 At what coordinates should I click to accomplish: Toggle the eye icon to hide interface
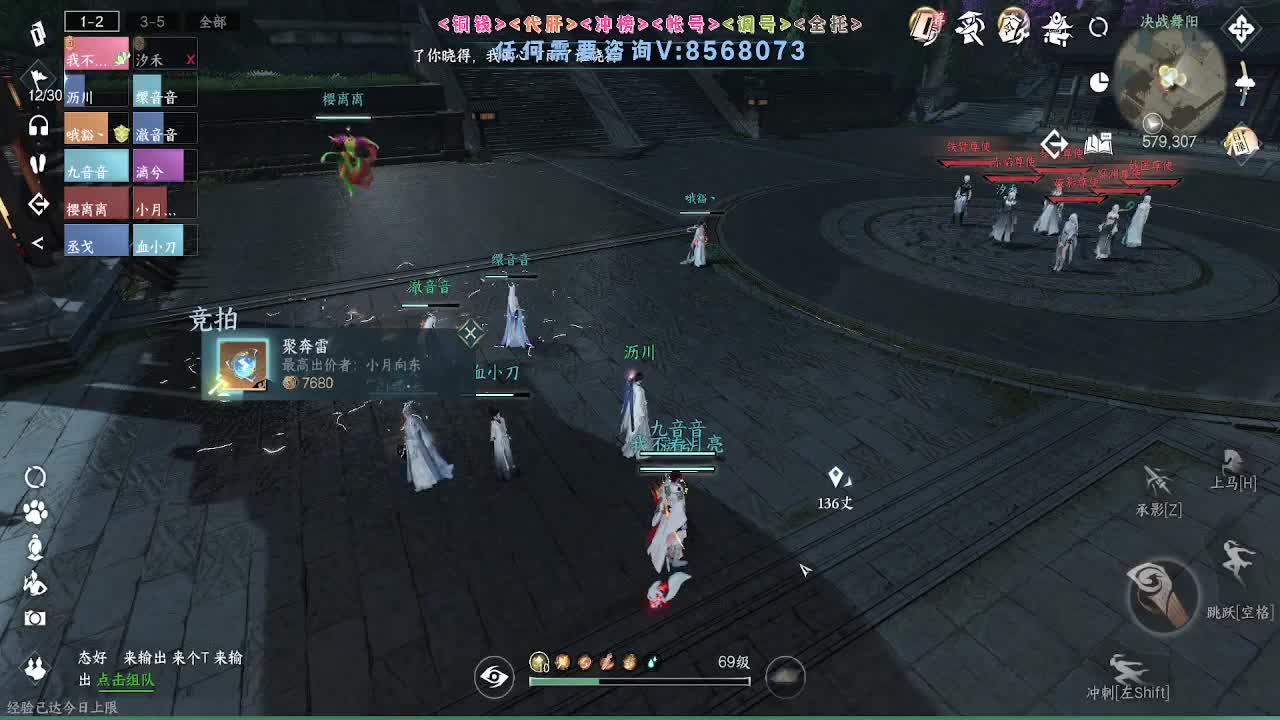click(493, 677)
